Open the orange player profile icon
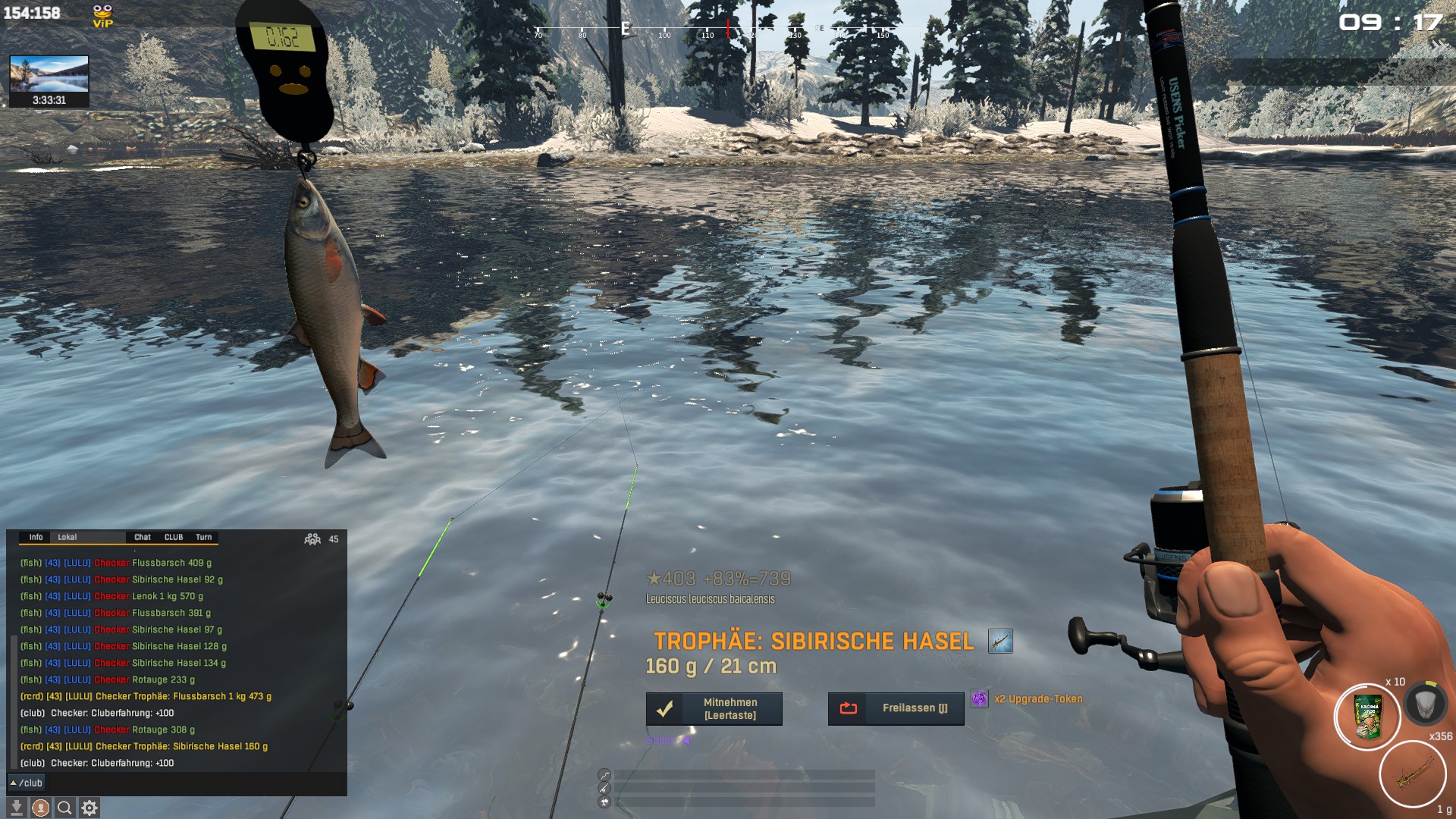Viewport: 1456px width, 819px height. [x=41, y=808]
